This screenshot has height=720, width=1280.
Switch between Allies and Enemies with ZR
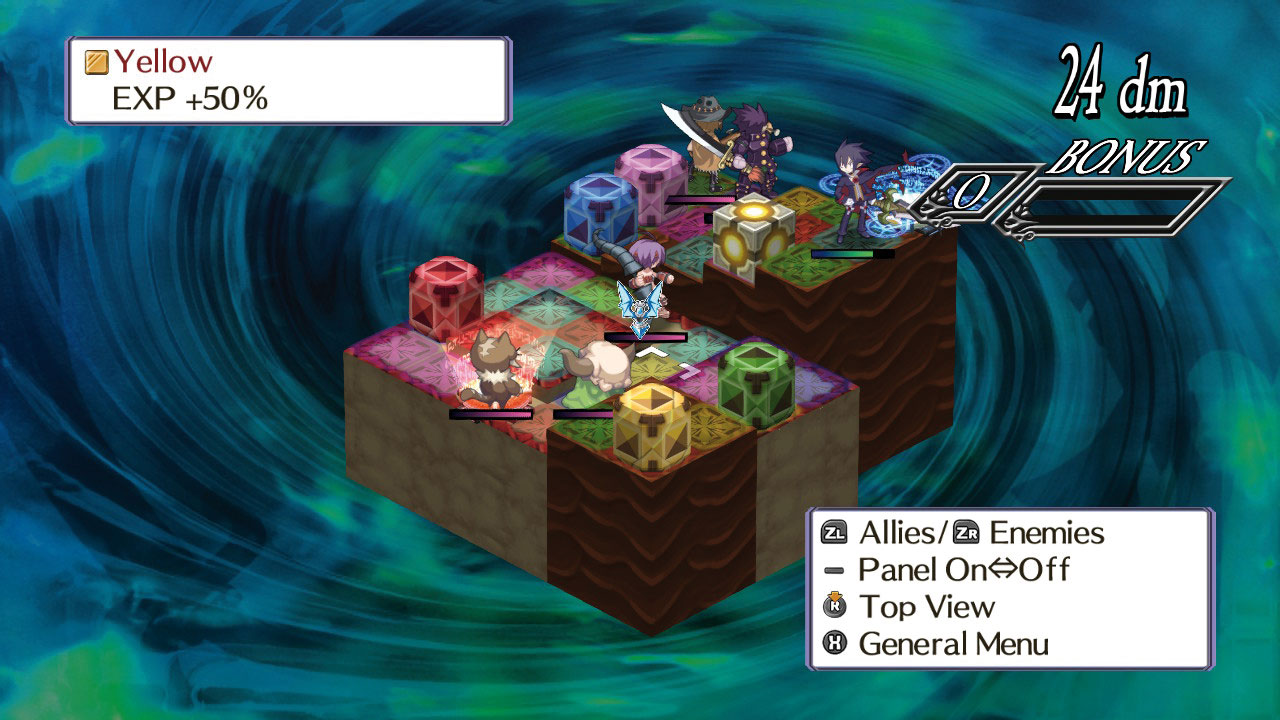[964, 534]
